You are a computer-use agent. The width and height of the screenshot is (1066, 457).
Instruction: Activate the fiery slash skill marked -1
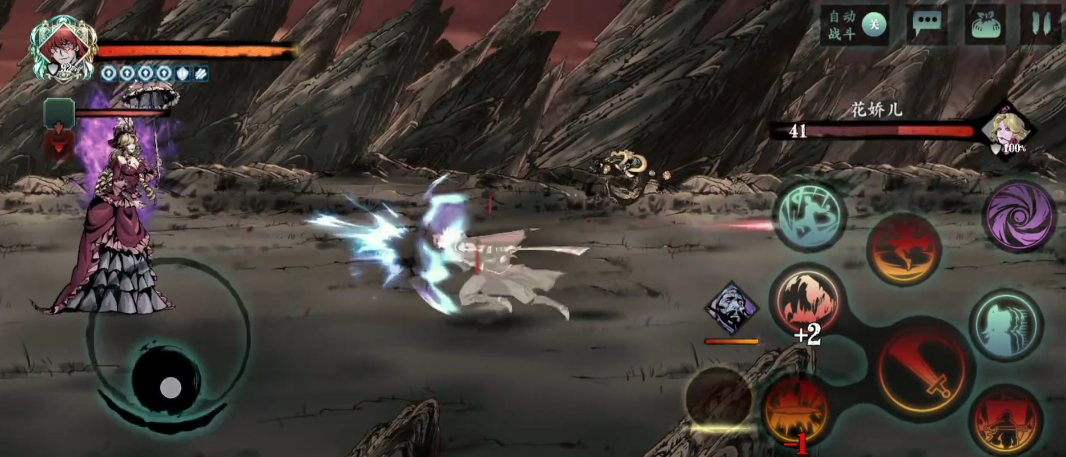coord(796,410)
